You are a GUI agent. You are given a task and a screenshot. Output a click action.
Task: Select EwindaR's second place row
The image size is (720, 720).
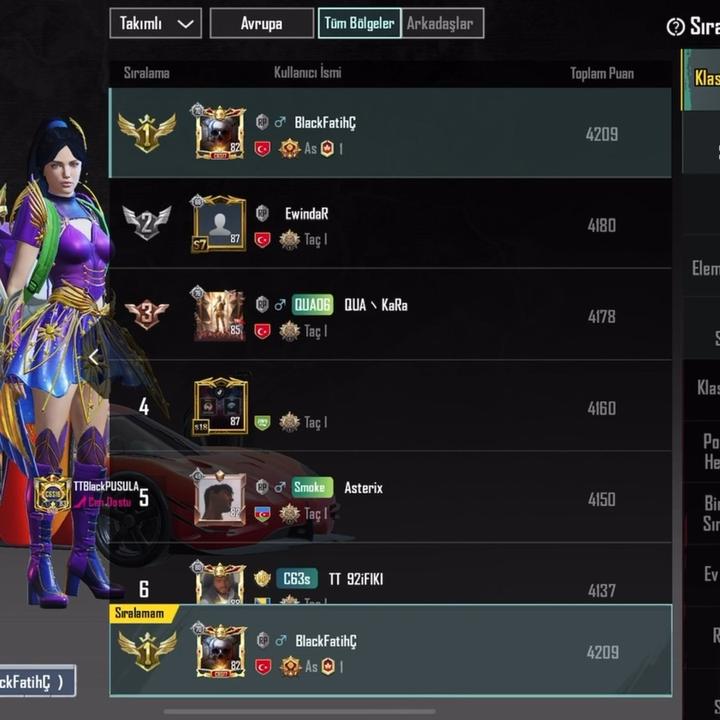420,225
